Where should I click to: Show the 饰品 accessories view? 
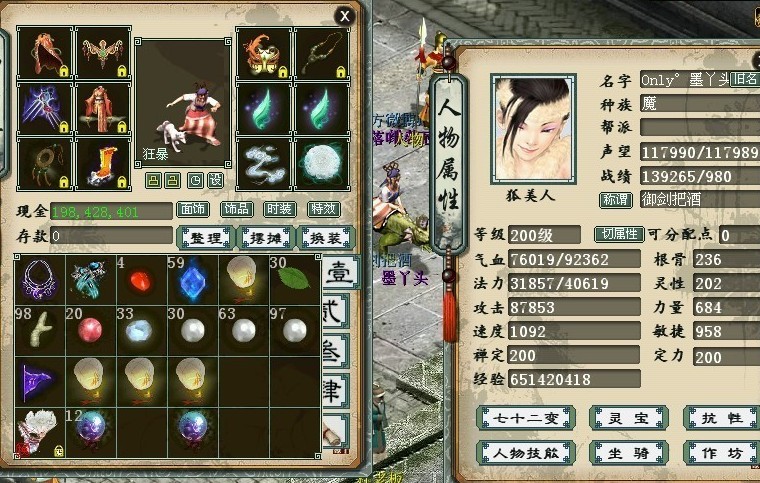click(236, 210)
